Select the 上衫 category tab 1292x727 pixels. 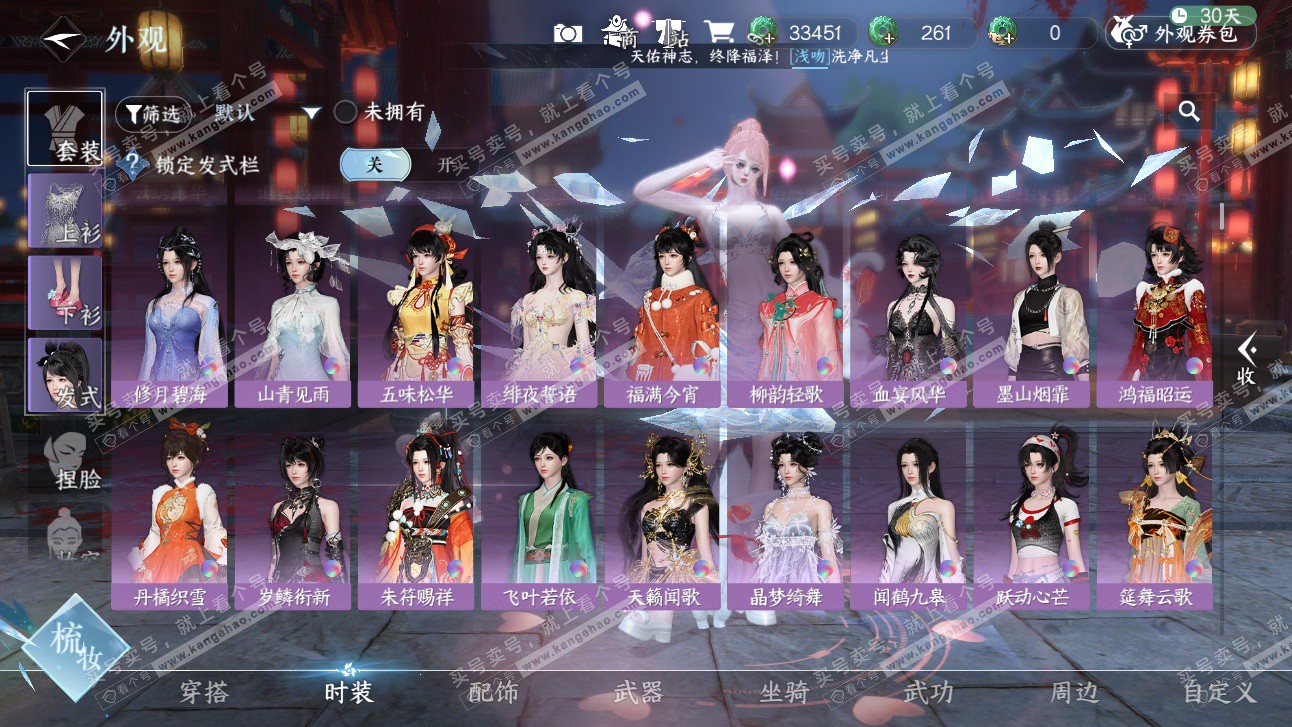pyautogui.click(x=65, y=210)
